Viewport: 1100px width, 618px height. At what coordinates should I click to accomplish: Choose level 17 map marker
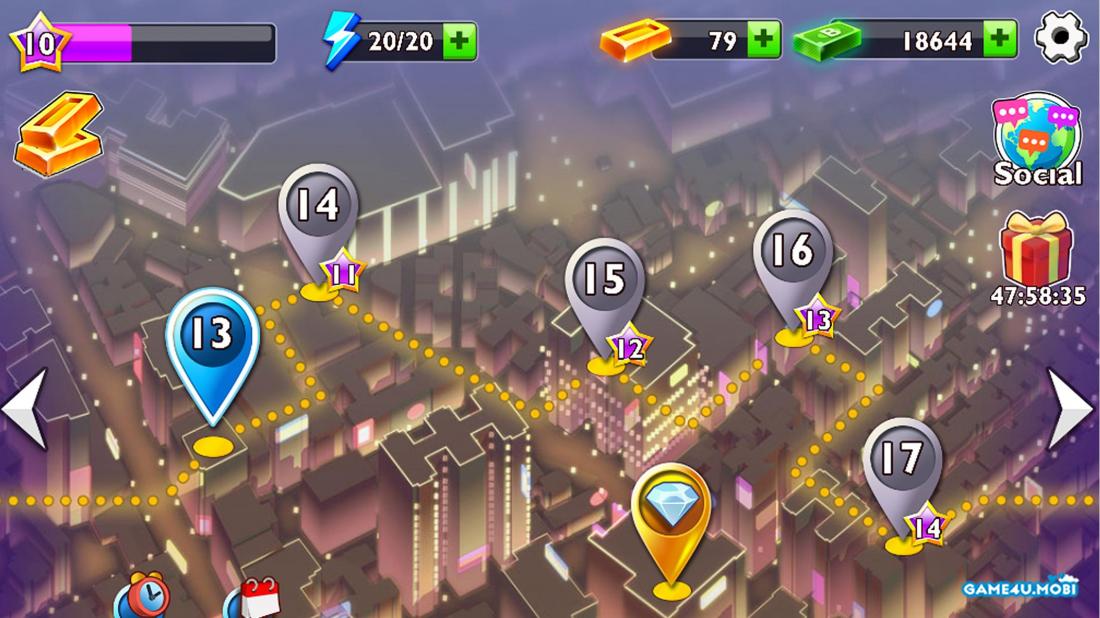[901, 467]
